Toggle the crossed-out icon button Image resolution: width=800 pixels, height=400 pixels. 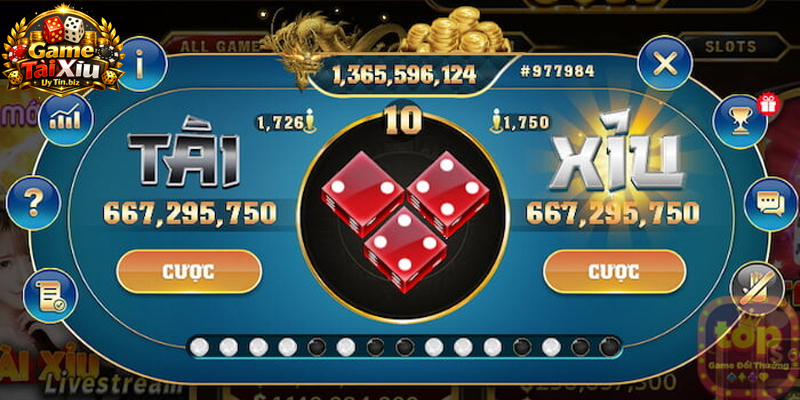(756, 288)
